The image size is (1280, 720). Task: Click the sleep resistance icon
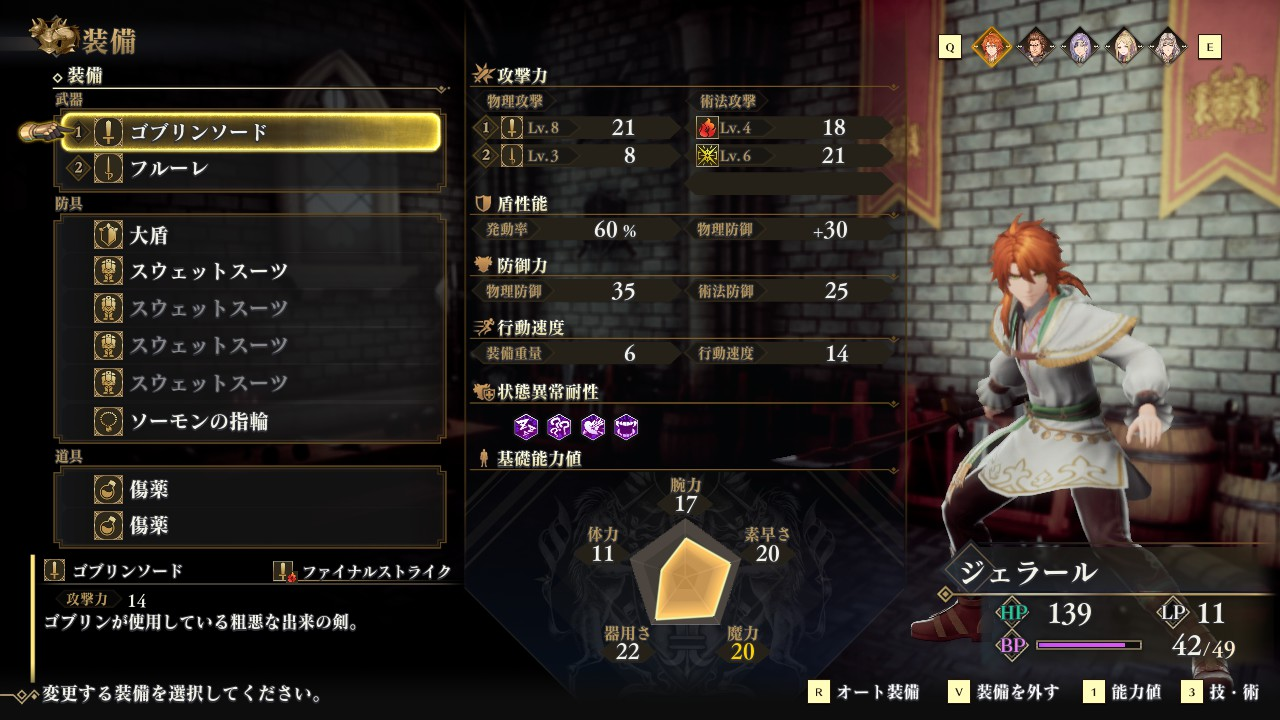526,427
